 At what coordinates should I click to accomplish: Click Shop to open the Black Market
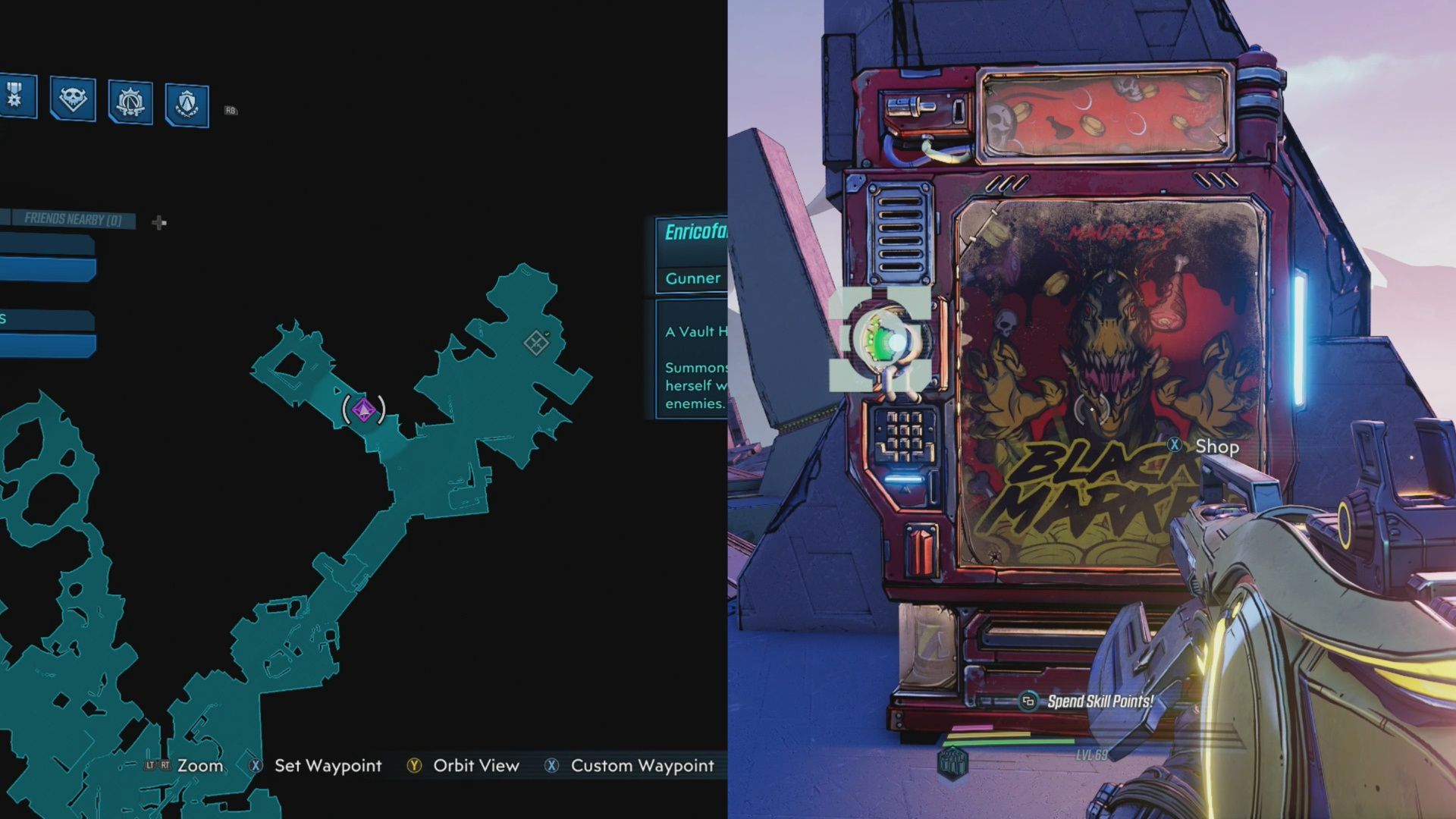pyautogui.click(x=1216, y=447)
